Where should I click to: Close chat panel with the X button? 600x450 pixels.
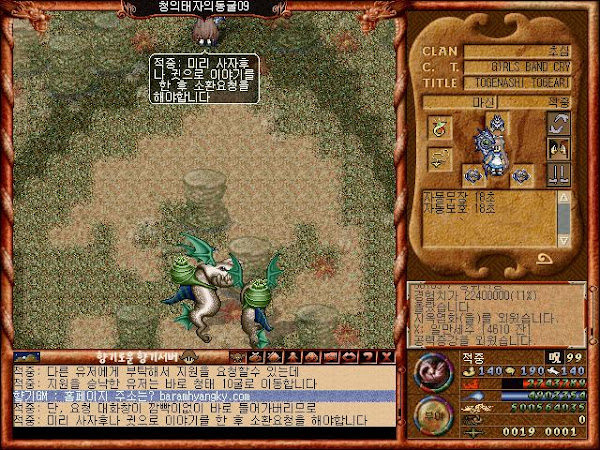[387, 356]
